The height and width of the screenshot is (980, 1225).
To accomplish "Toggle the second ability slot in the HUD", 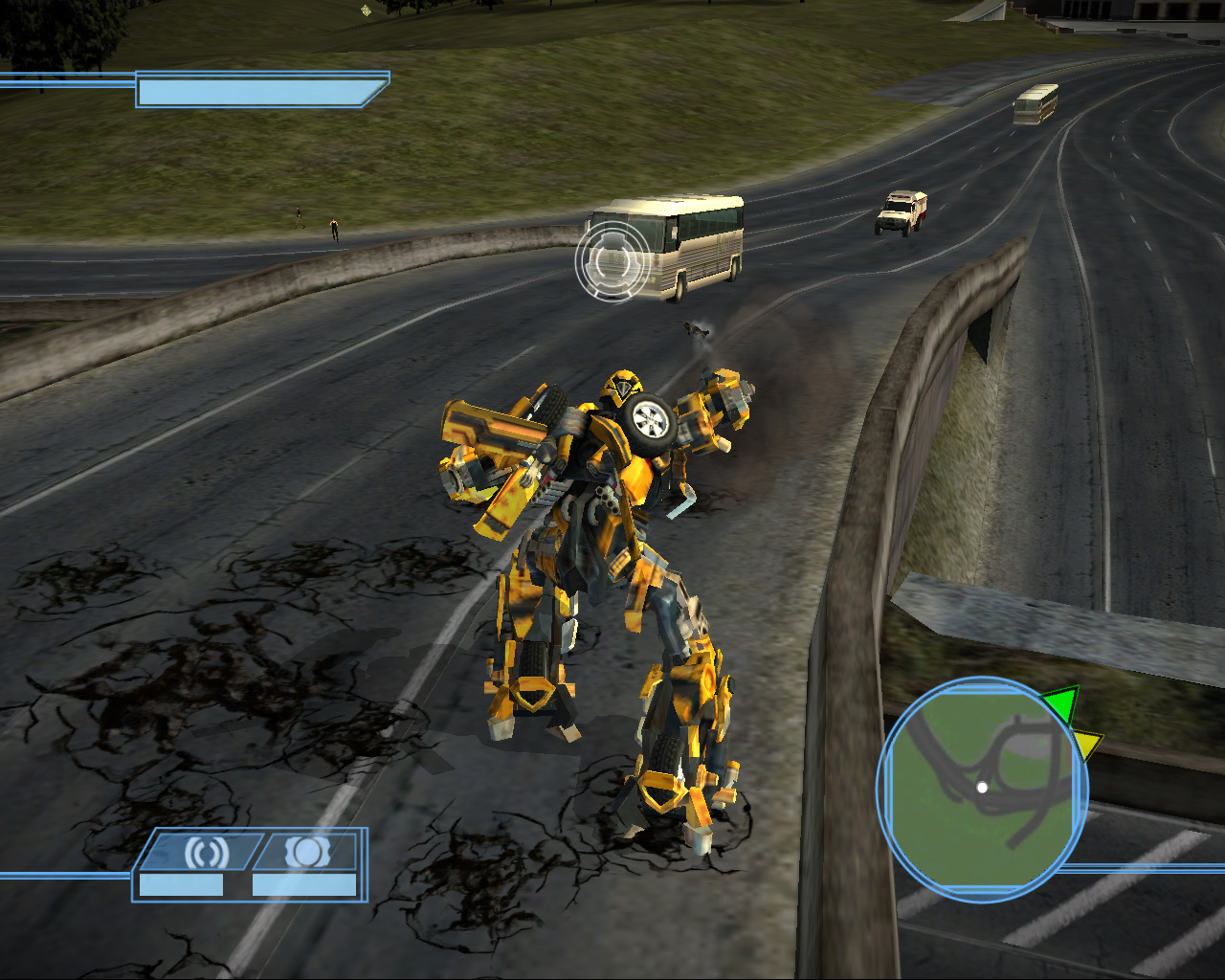I will [x=306, y=851].
